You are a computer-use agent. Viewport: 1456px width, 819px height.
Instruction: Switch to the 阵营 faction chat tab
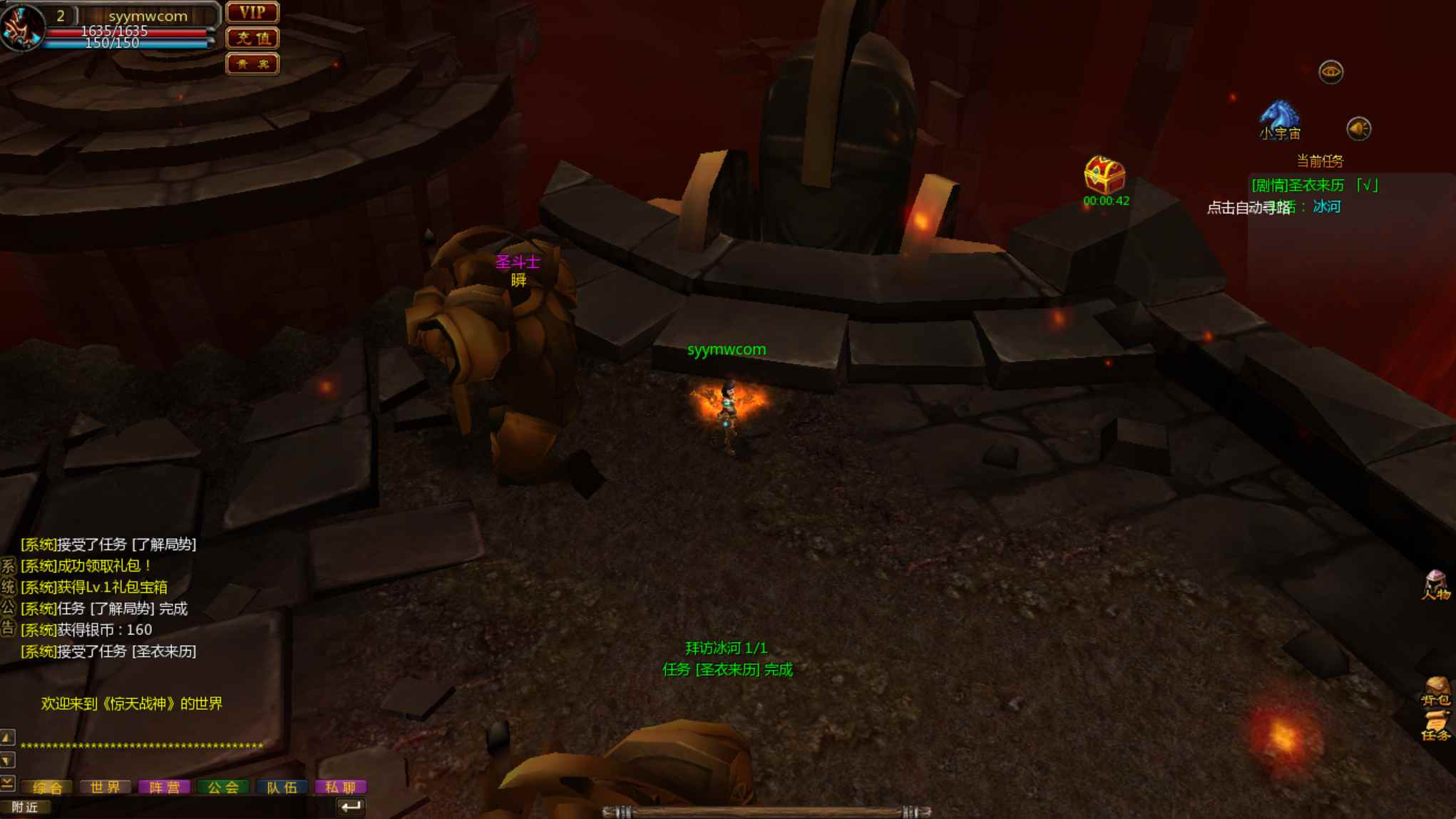(164, 787)
